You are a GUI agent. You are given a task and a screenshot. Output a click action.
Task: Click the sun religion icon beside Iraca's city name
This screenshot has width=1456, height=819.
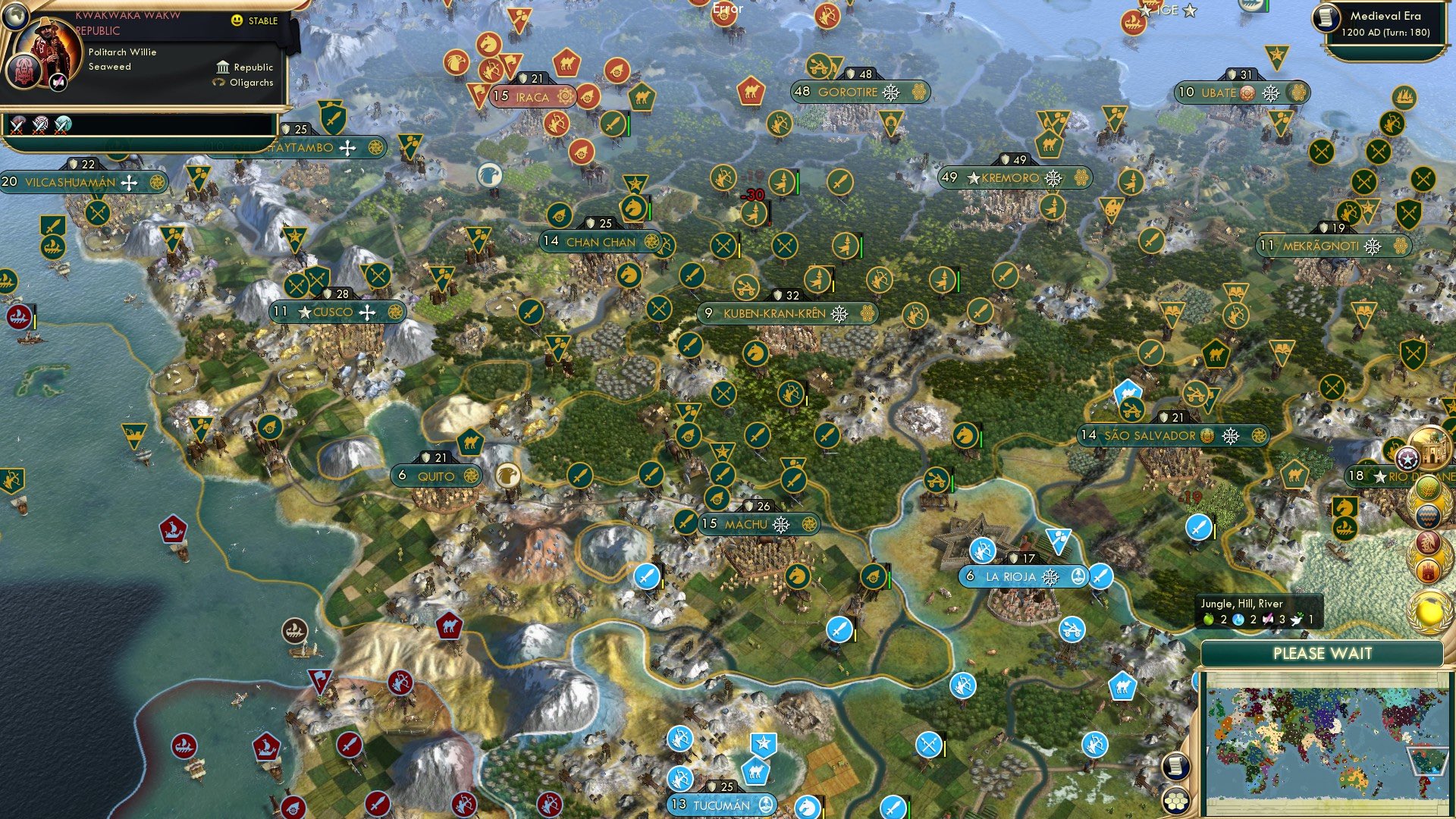point(564,97)
